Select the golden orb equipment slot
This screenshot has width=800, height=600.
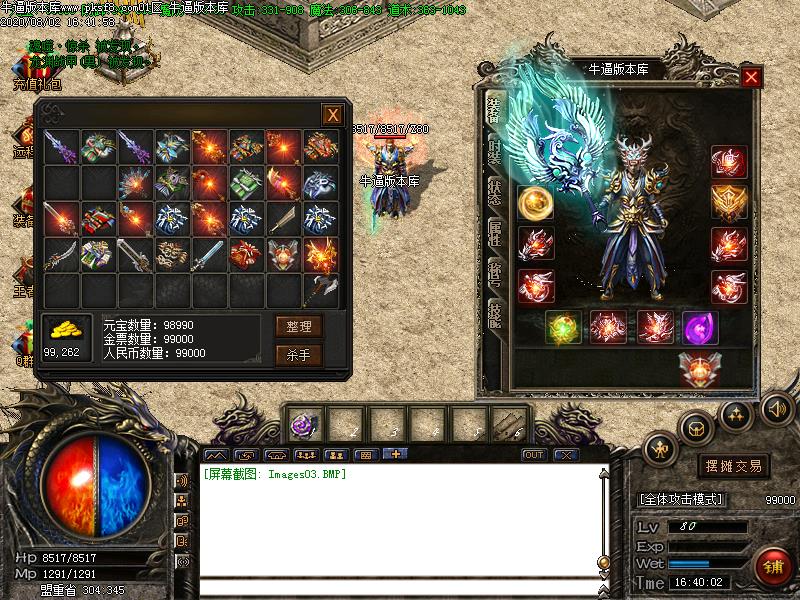pos(535,202)
